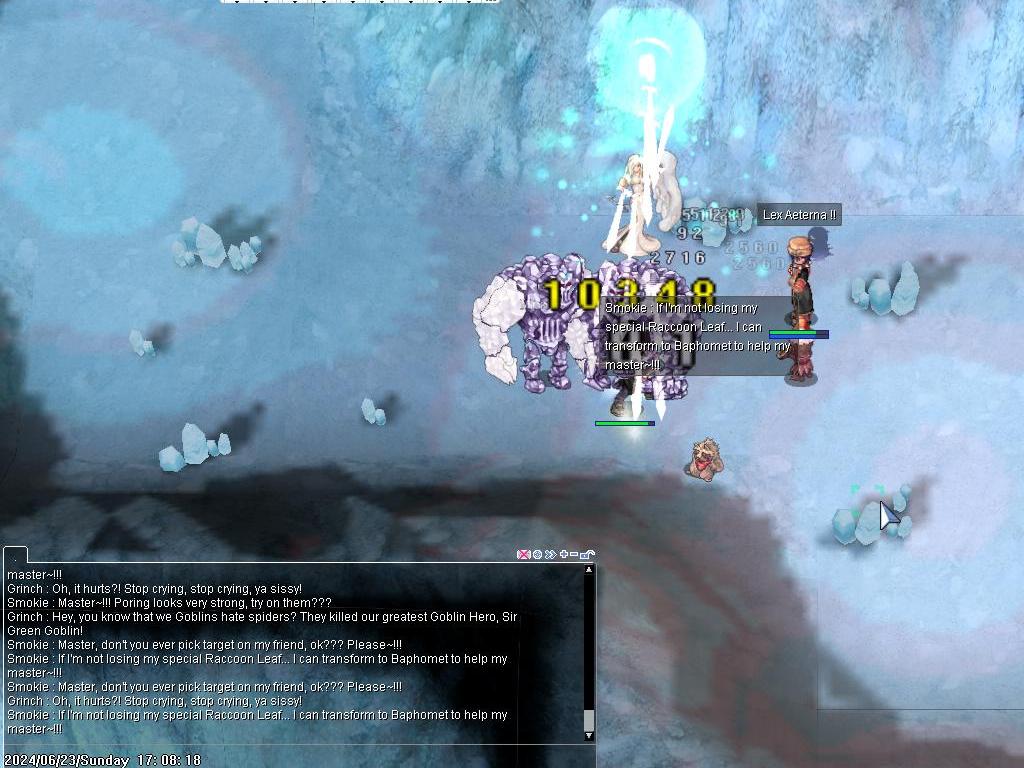Click the chat scrollbar up arrow

click(x=589, y=570)
